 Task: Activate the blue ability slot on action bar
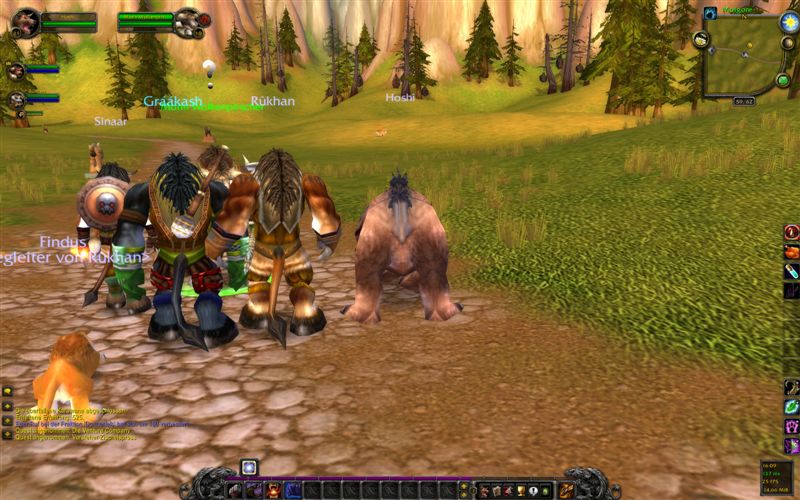point(293,490)
